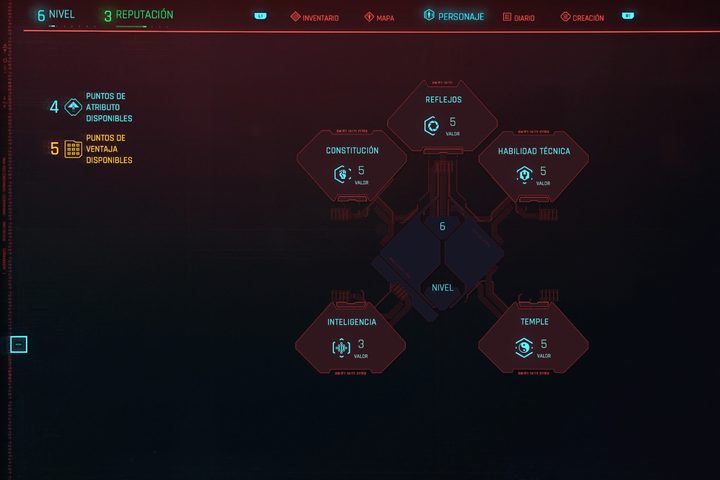Choose the Constitución attribute panel
Viewport: 720px width, 480px height.
tap(352, 167)
